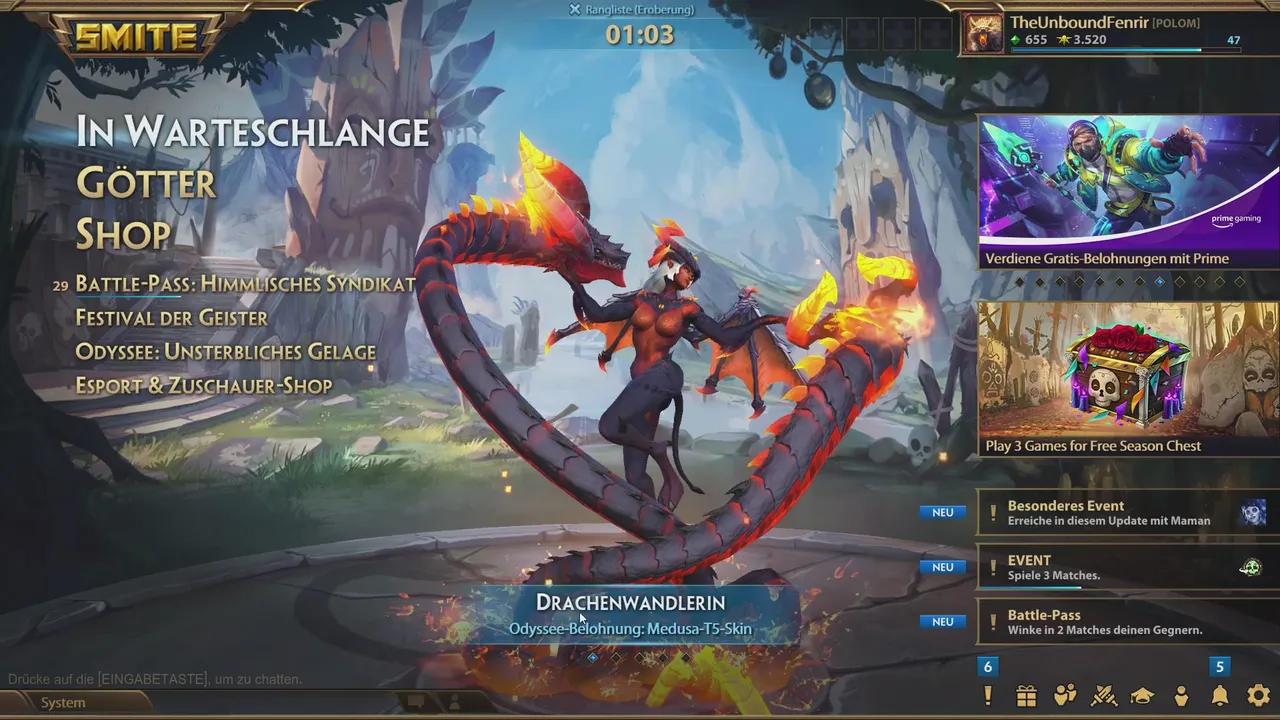
Task: Open the notifications bell showing 5
Action: (x=1219, y=695)
